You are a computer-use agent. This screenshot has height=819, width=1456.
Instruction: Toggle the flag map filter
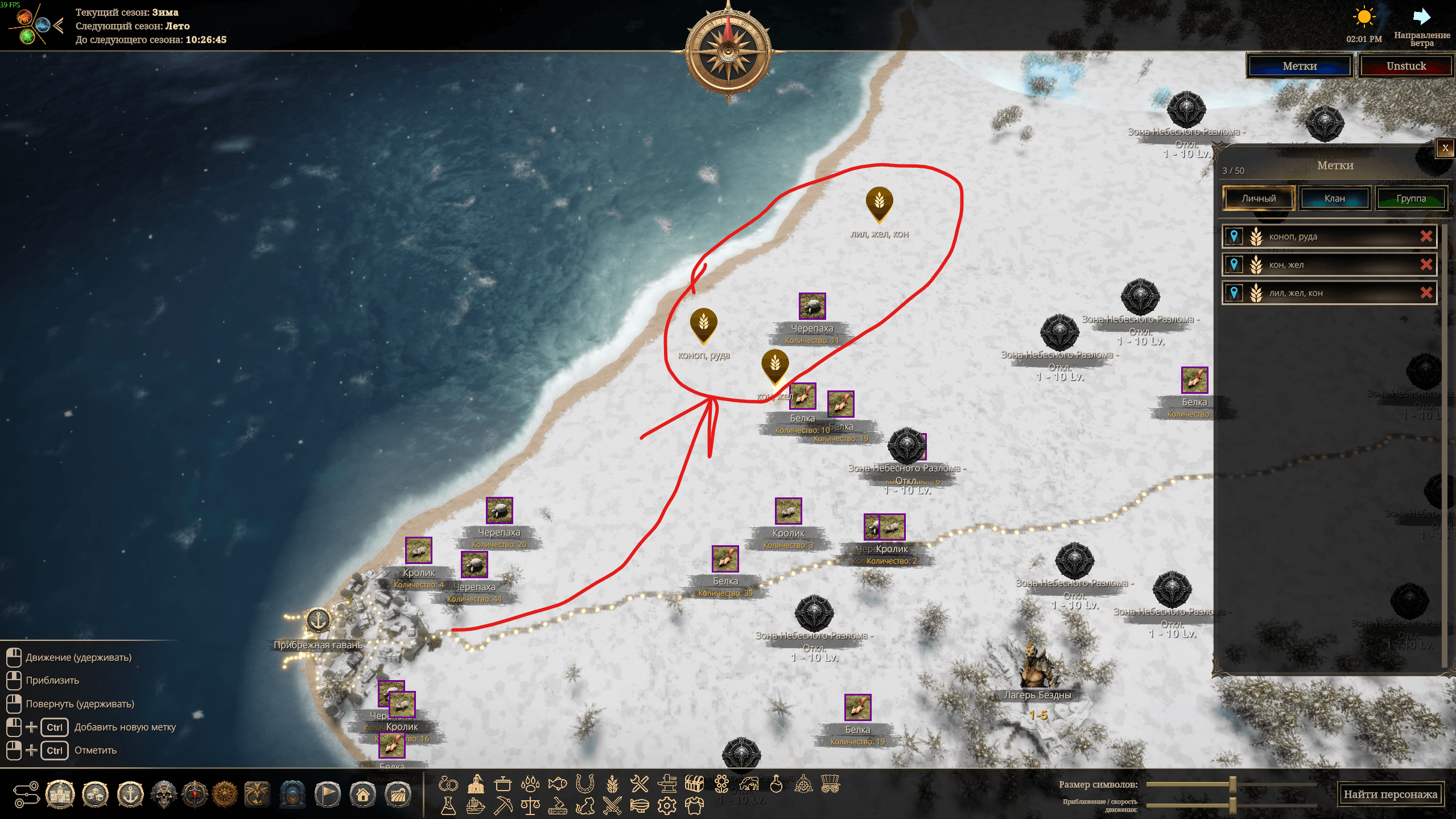328,795
